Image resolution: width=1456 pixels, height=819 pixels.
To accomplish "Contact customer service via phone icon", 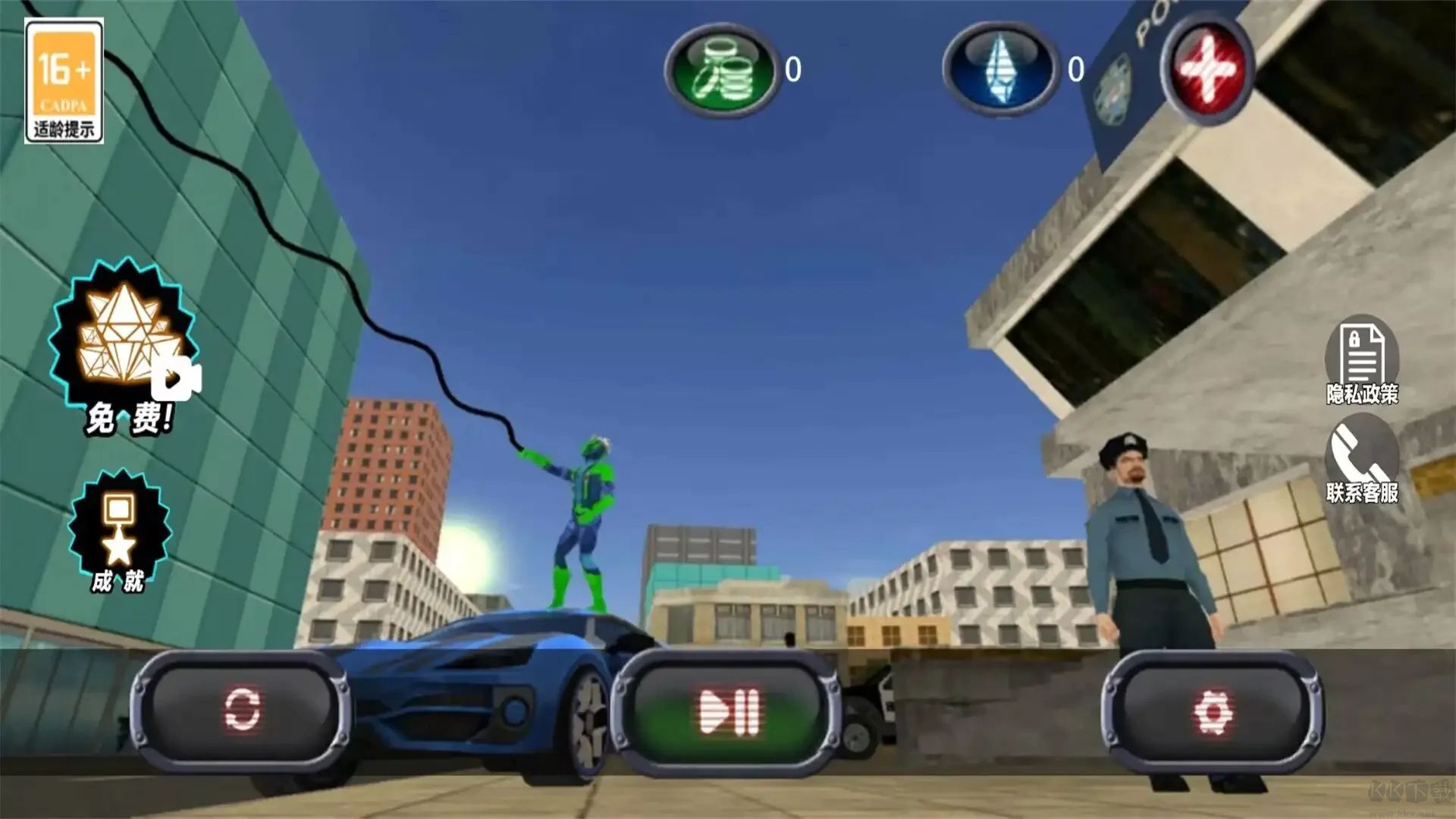I will pos(1362,460).
